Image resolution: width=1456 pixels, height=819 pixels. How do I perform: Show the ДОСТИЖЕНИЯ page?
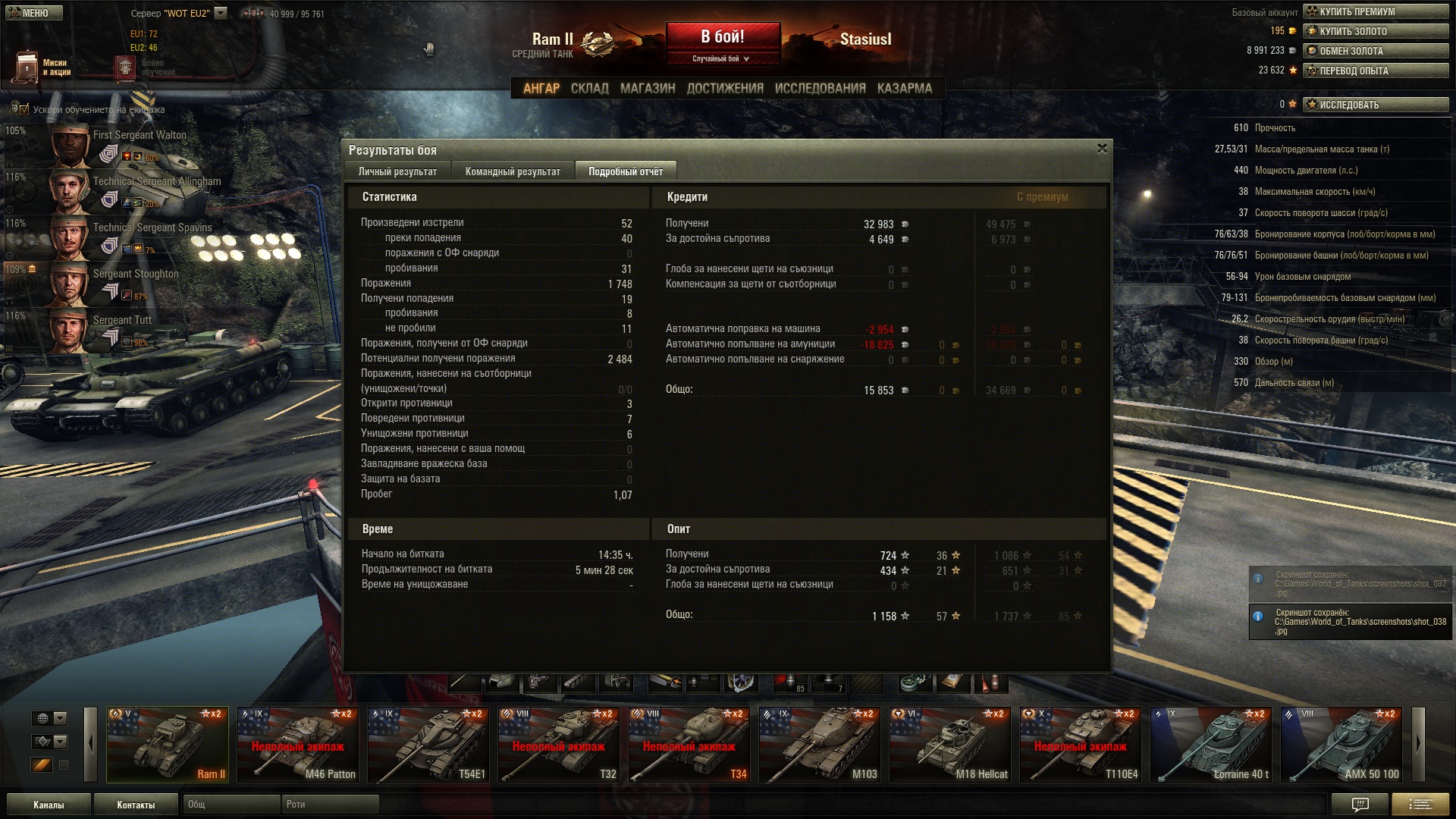tap(724, 89)
